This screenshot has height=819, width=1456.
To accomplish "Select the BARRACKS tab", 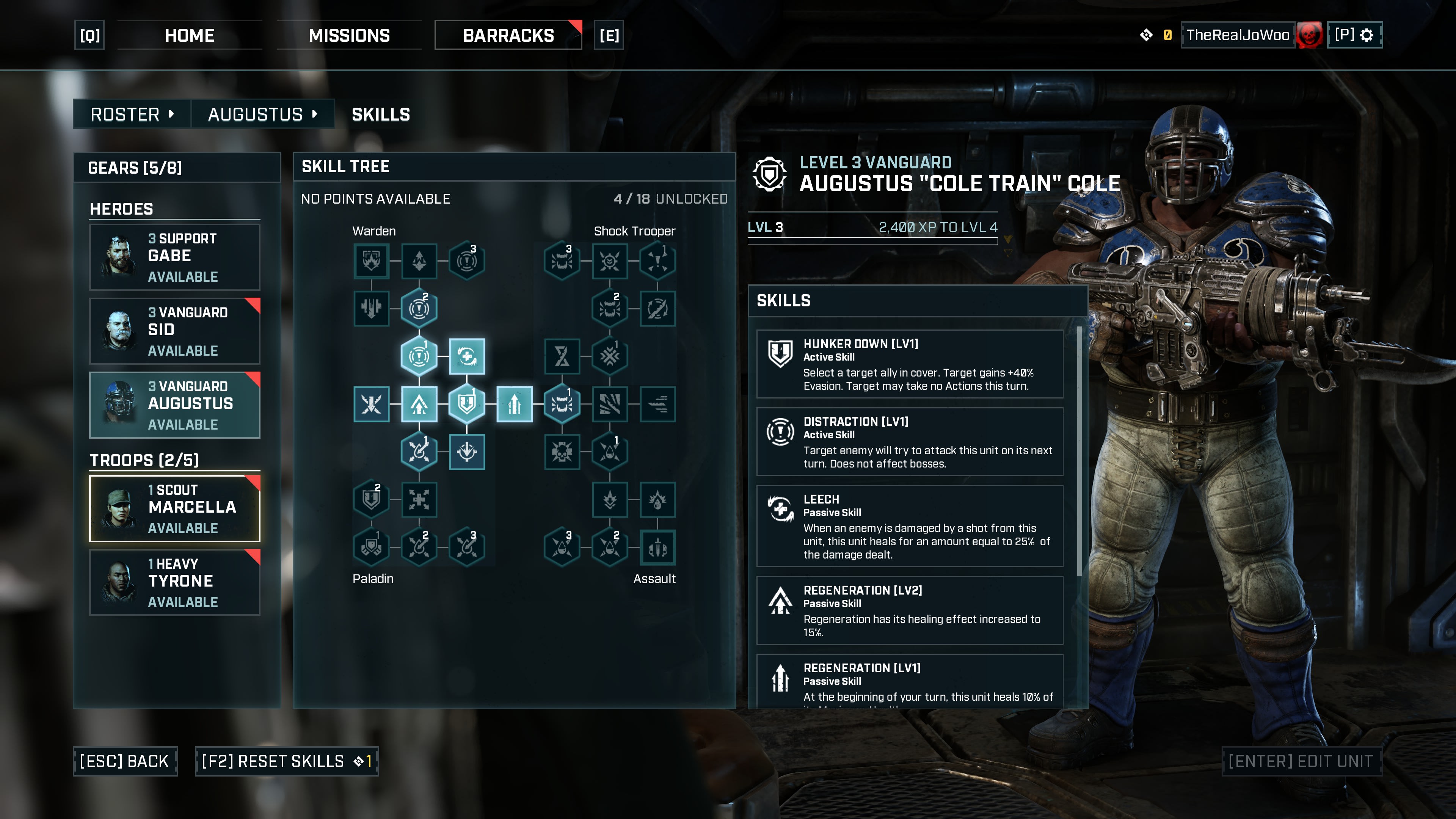I will (x=508, y=36).
